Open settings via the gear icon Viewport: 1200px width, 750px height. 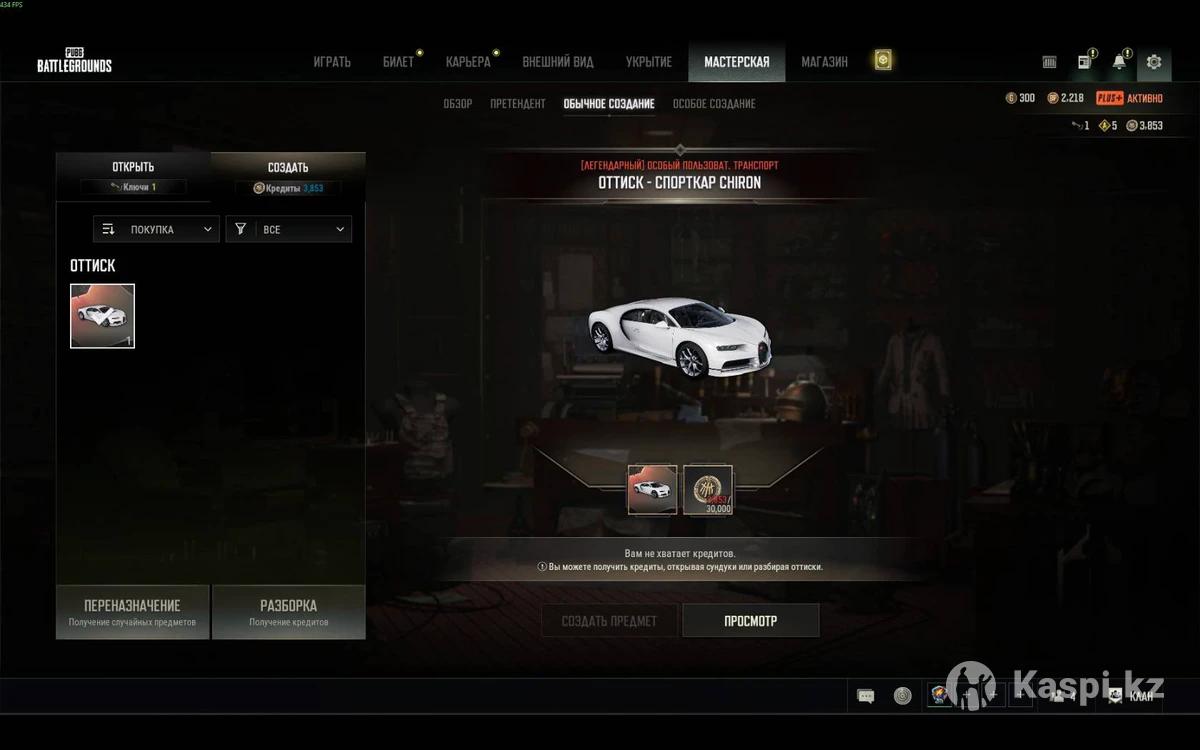[x=1154, y=62]
